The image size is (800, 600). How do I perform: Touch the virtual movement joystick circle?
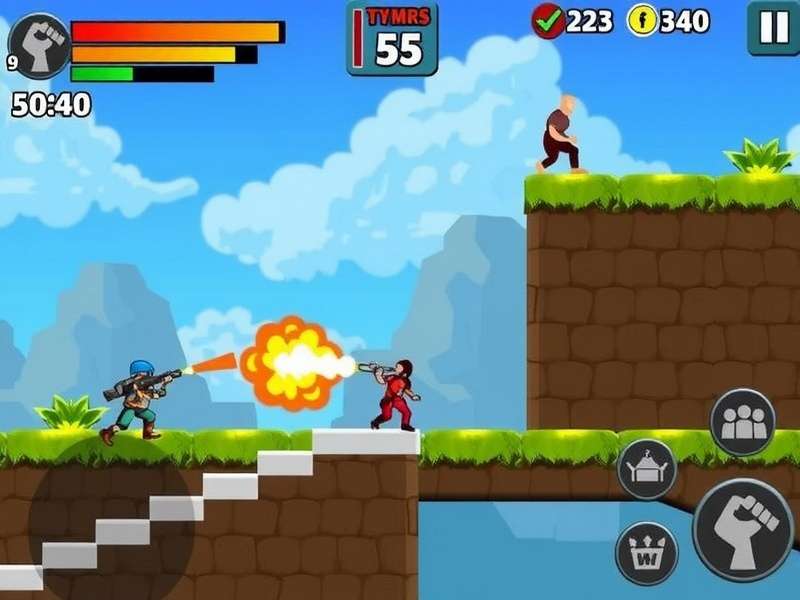click(x=110, y=520)
